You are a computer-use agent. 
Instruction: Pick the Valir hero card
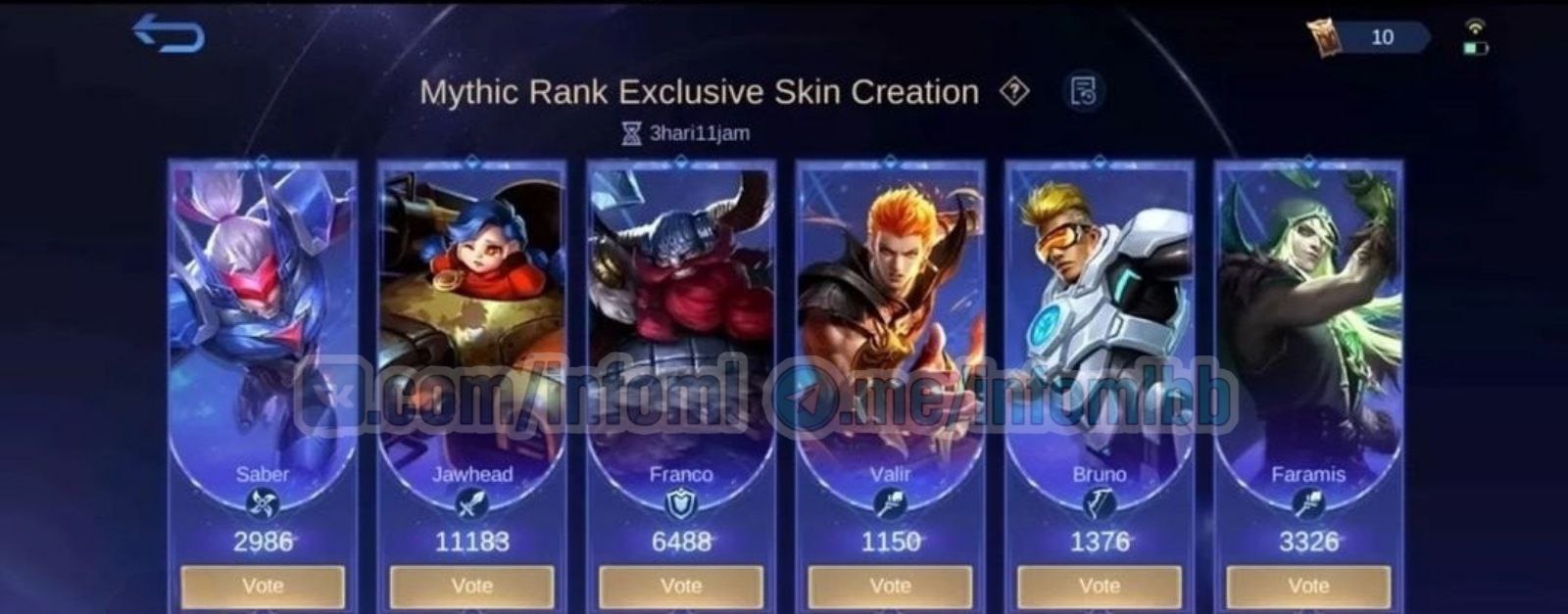click(x=890, y=313)
